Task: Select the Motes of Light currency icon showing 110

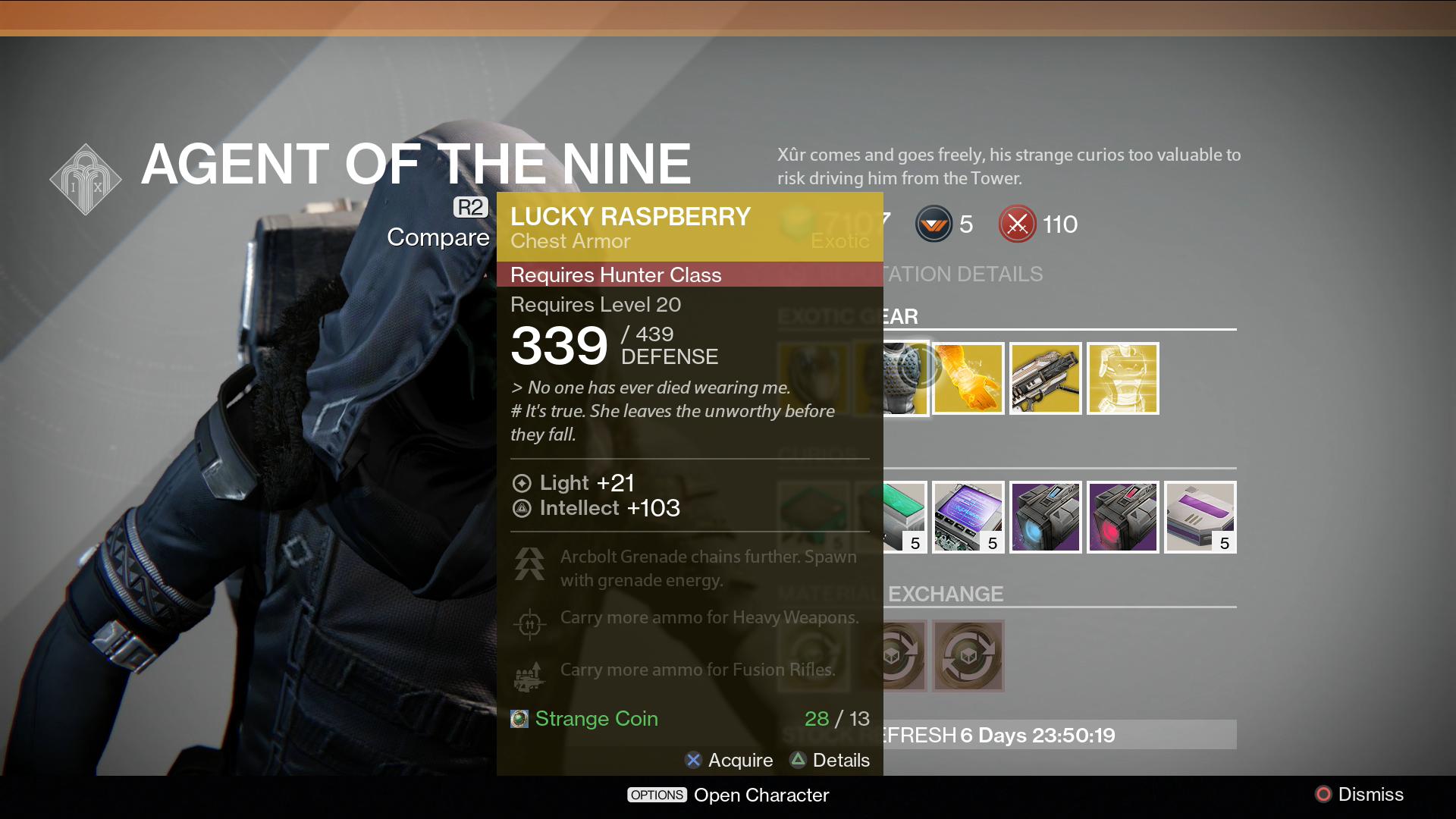Action: pos(1018,224)
